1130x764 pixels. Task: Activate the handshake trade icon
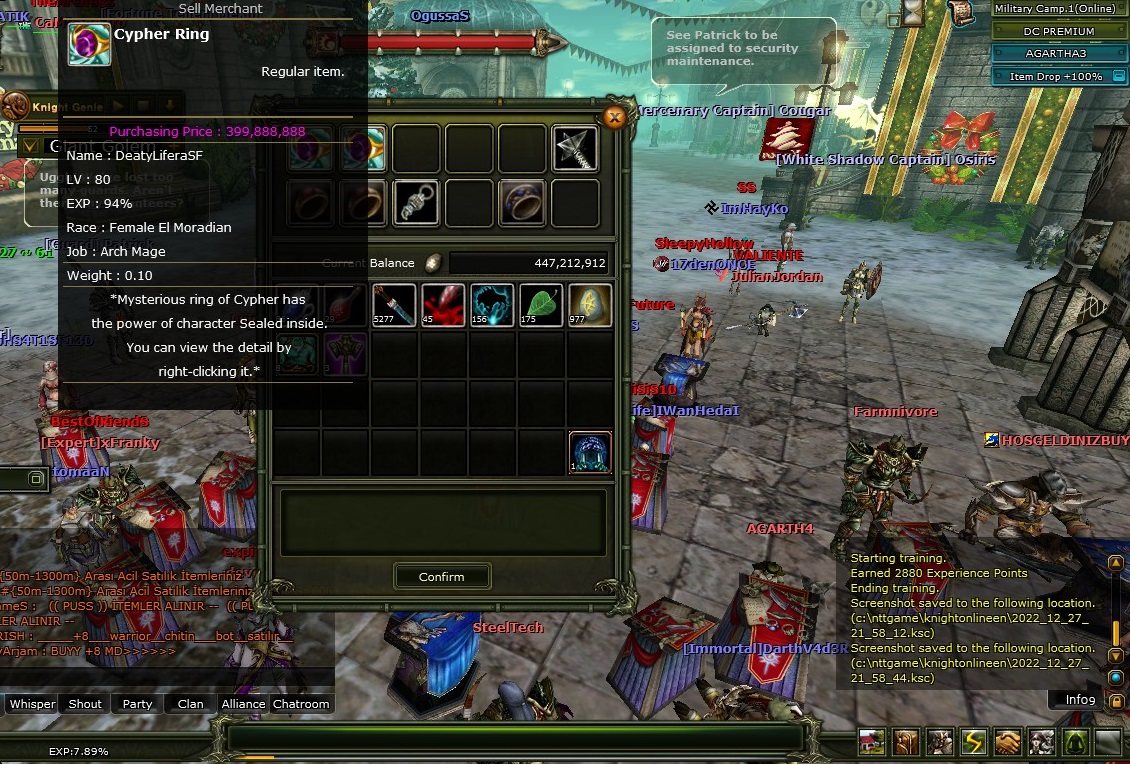click(x=1007, y=742)
